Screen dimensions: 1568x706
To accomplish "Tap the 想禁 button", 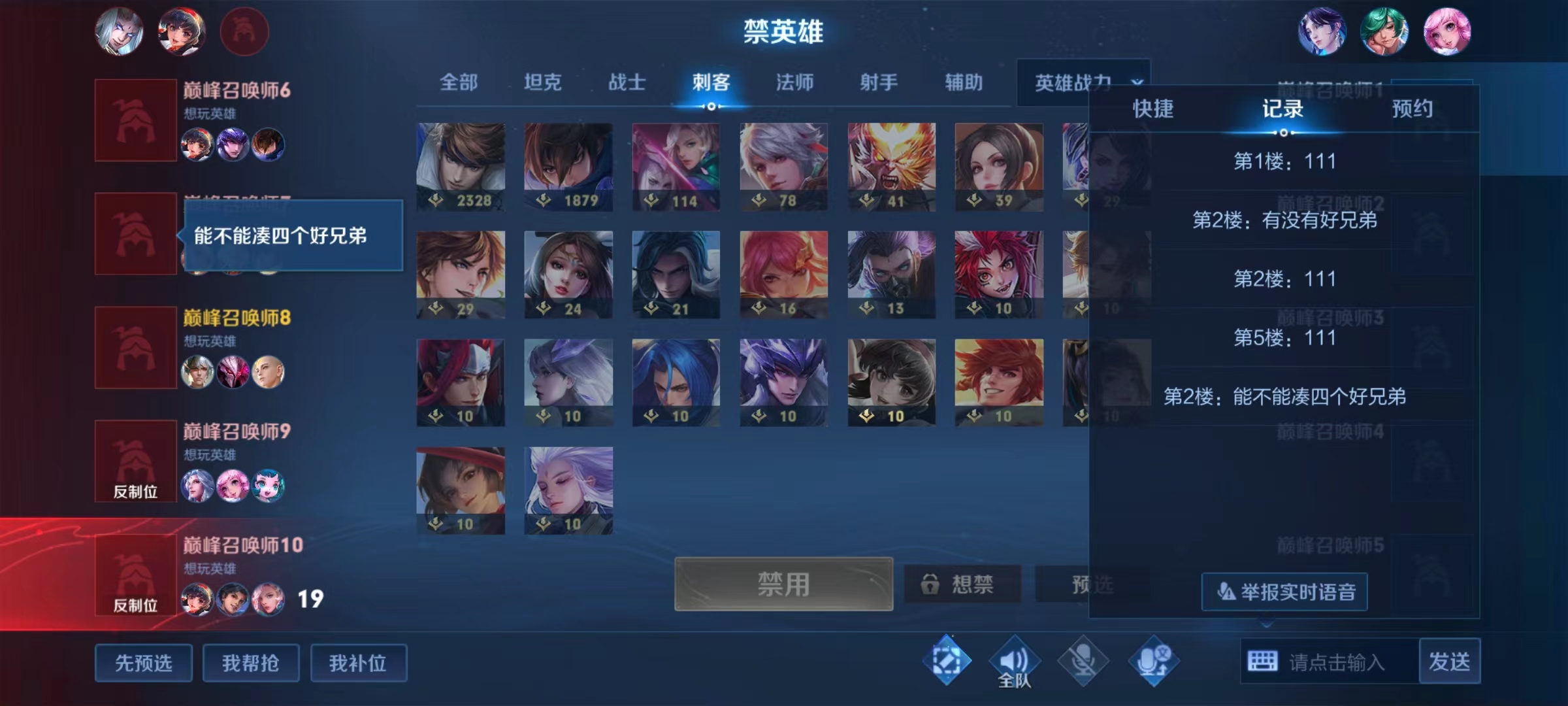I will pyautogui.click(x=962, y=584).
